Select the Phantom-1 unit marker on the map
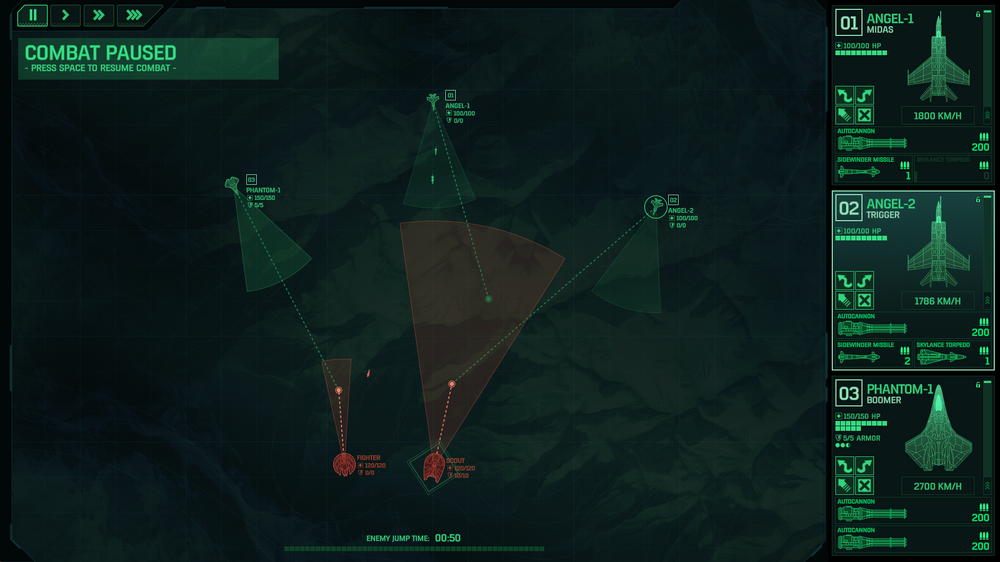This screenshot has height=562, width=1000. tap(233, 184)
